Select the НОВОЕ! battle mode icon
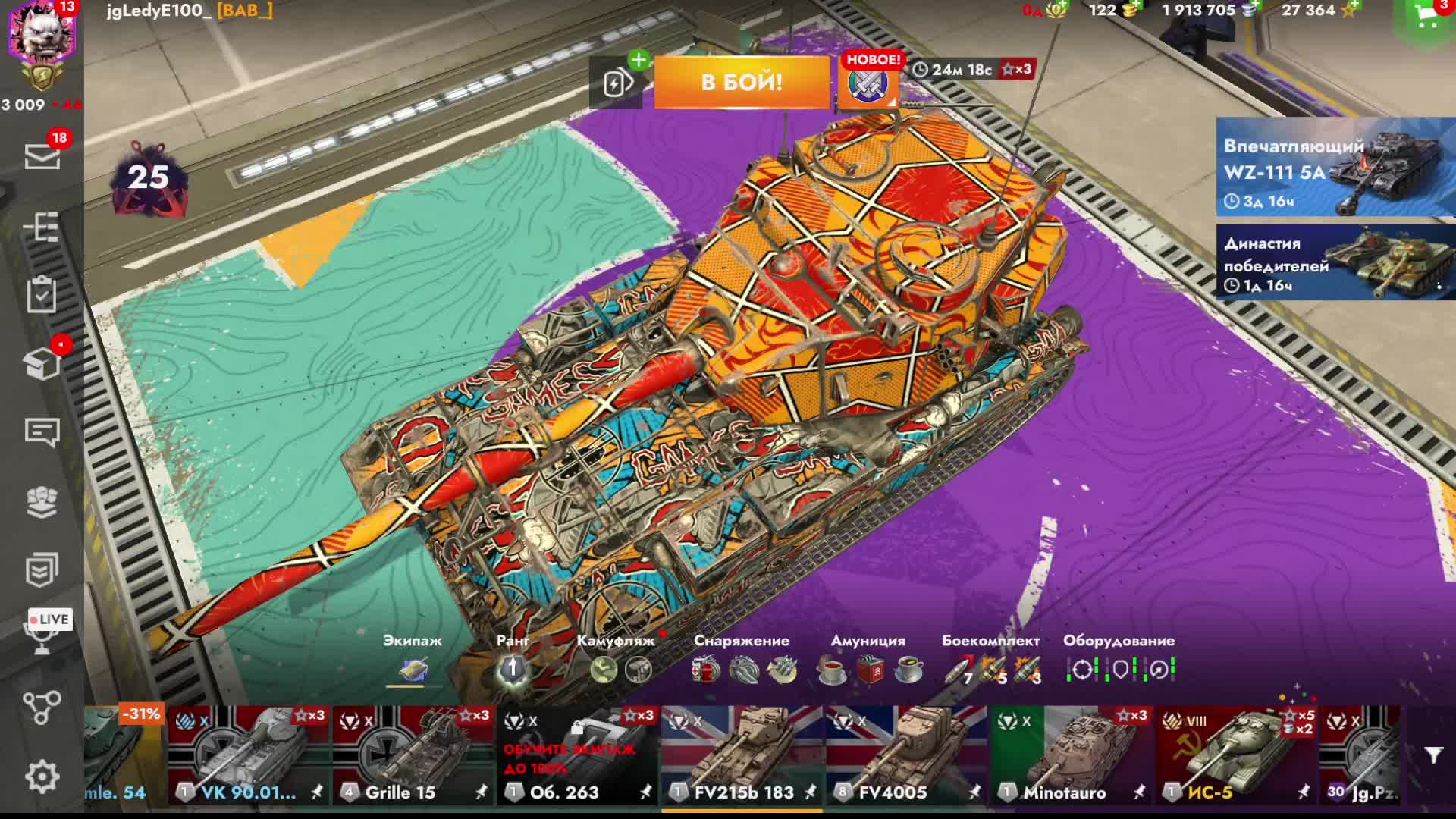Viewport: 1456px width, 819px height. click(x=868, y=83)
